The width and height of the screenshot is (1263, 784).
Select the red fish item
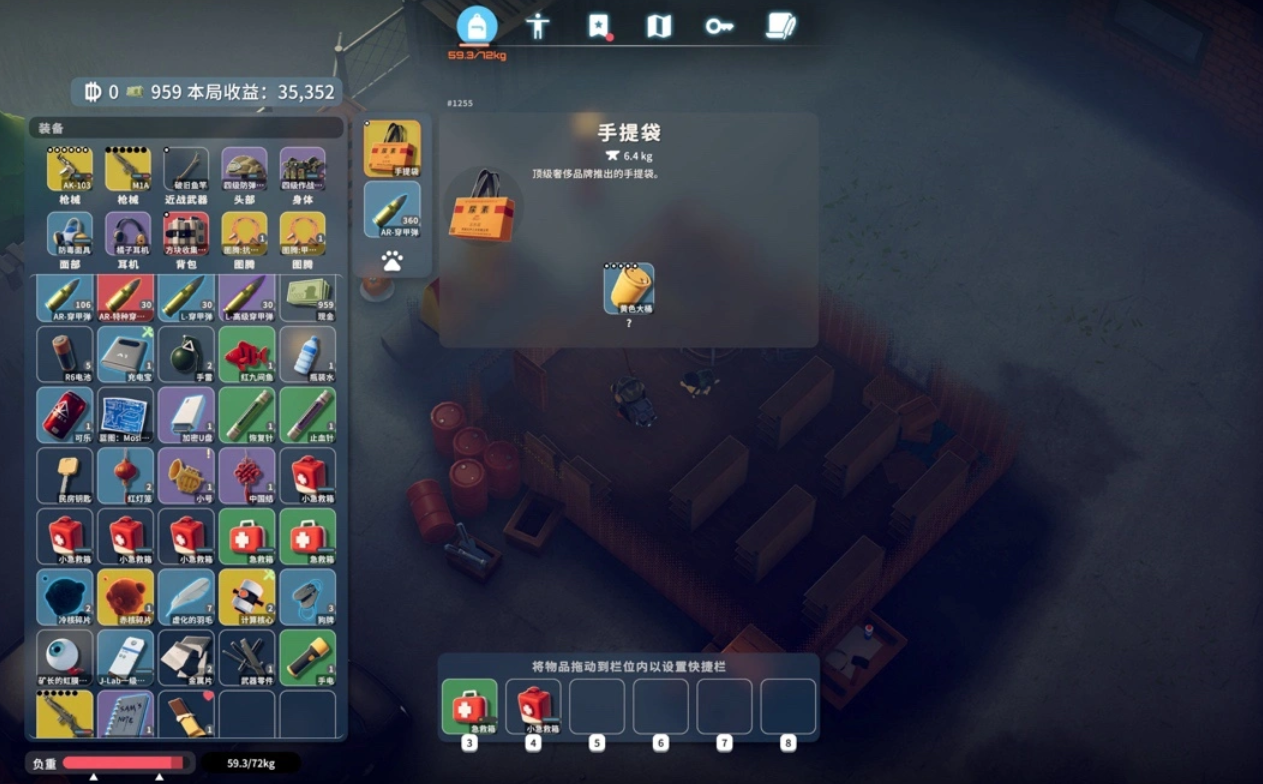pos(247,355)
